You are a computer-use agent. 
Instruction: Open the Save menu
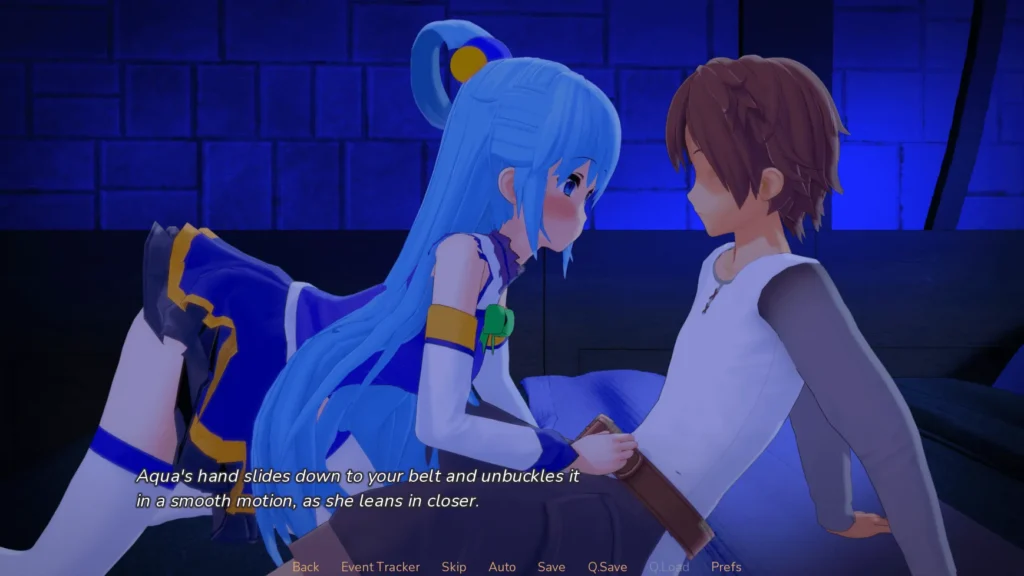[x=551, y=567]
